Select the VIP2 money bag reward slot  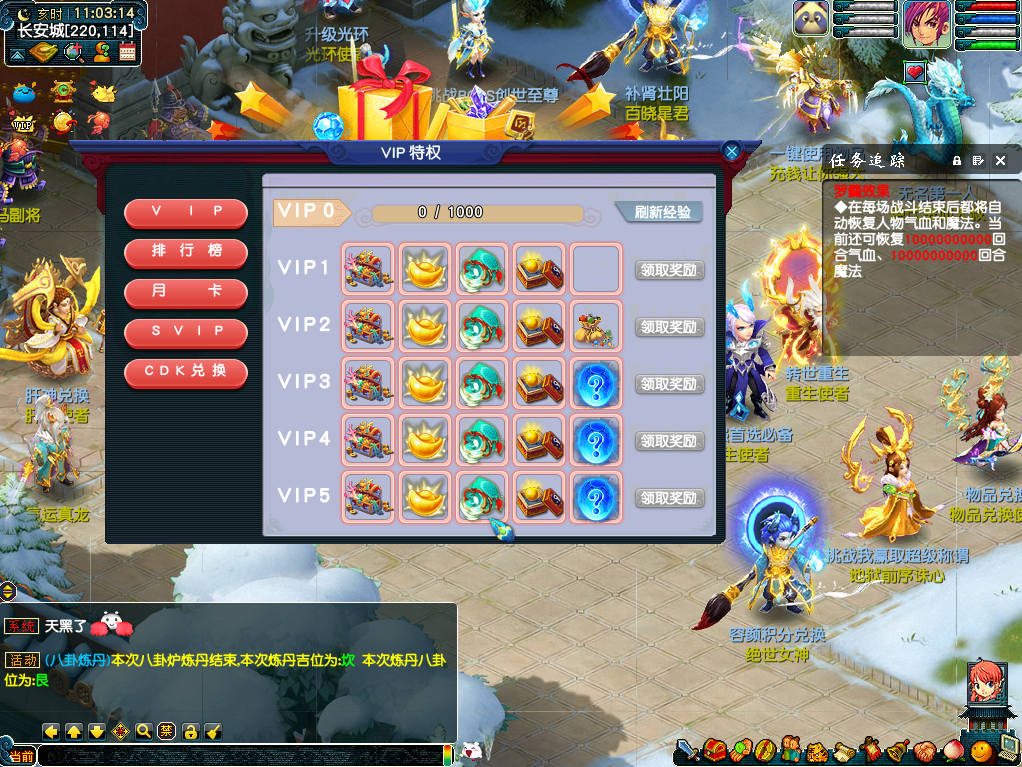(x=596, y=326)
